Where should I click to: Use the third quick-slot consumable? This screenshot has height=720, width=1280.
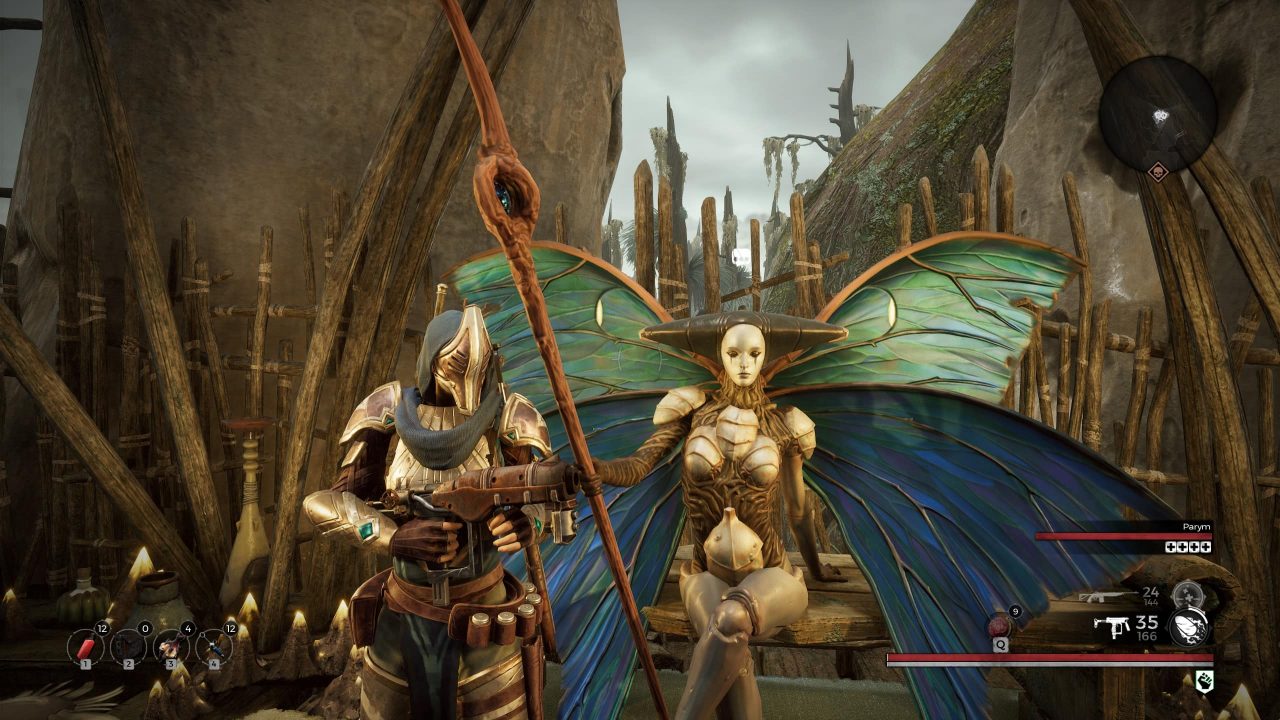(171, 647)
